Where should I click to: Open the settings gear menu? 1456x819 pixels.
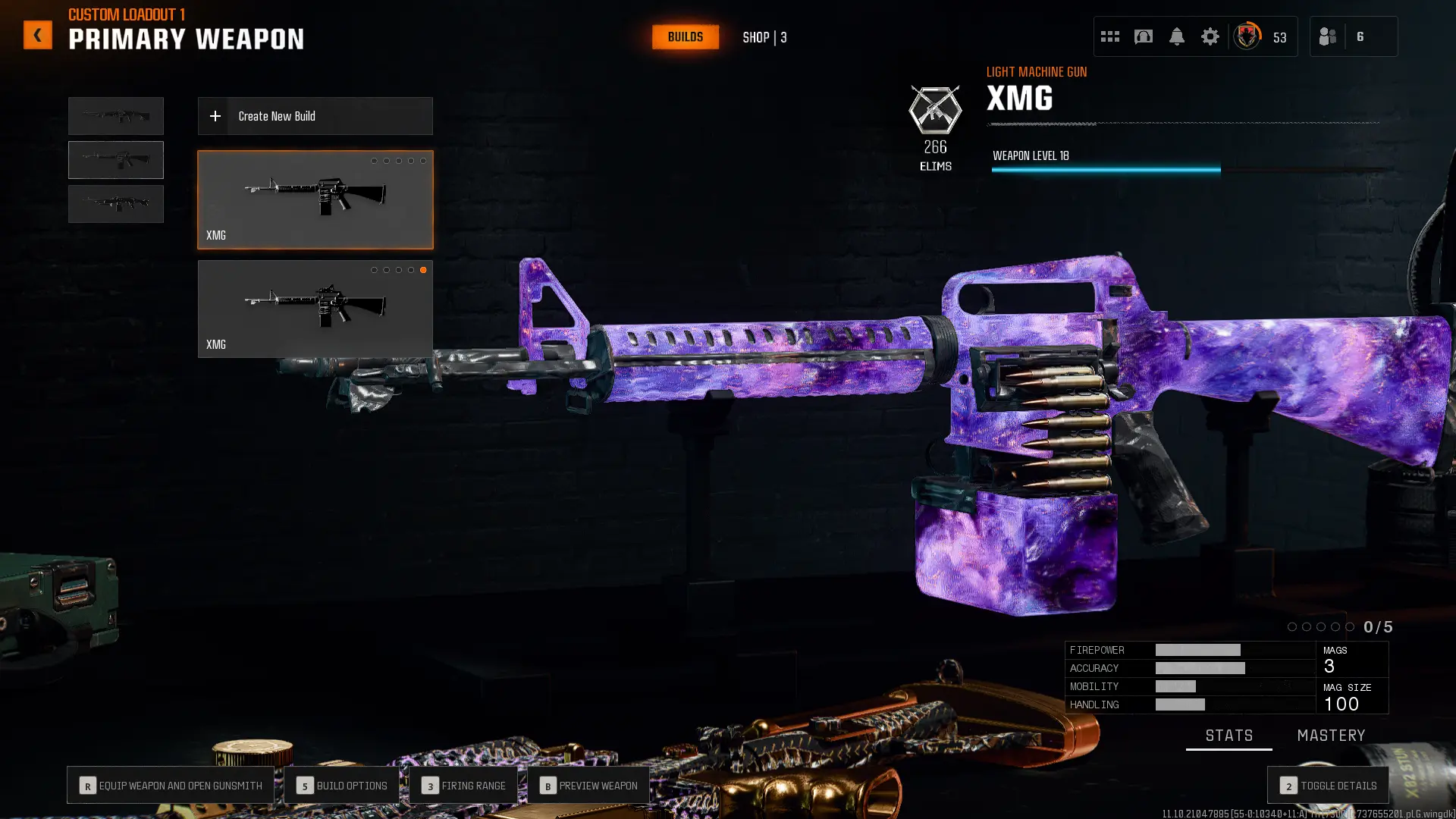pyautogui.click(x=1210, y=36)
